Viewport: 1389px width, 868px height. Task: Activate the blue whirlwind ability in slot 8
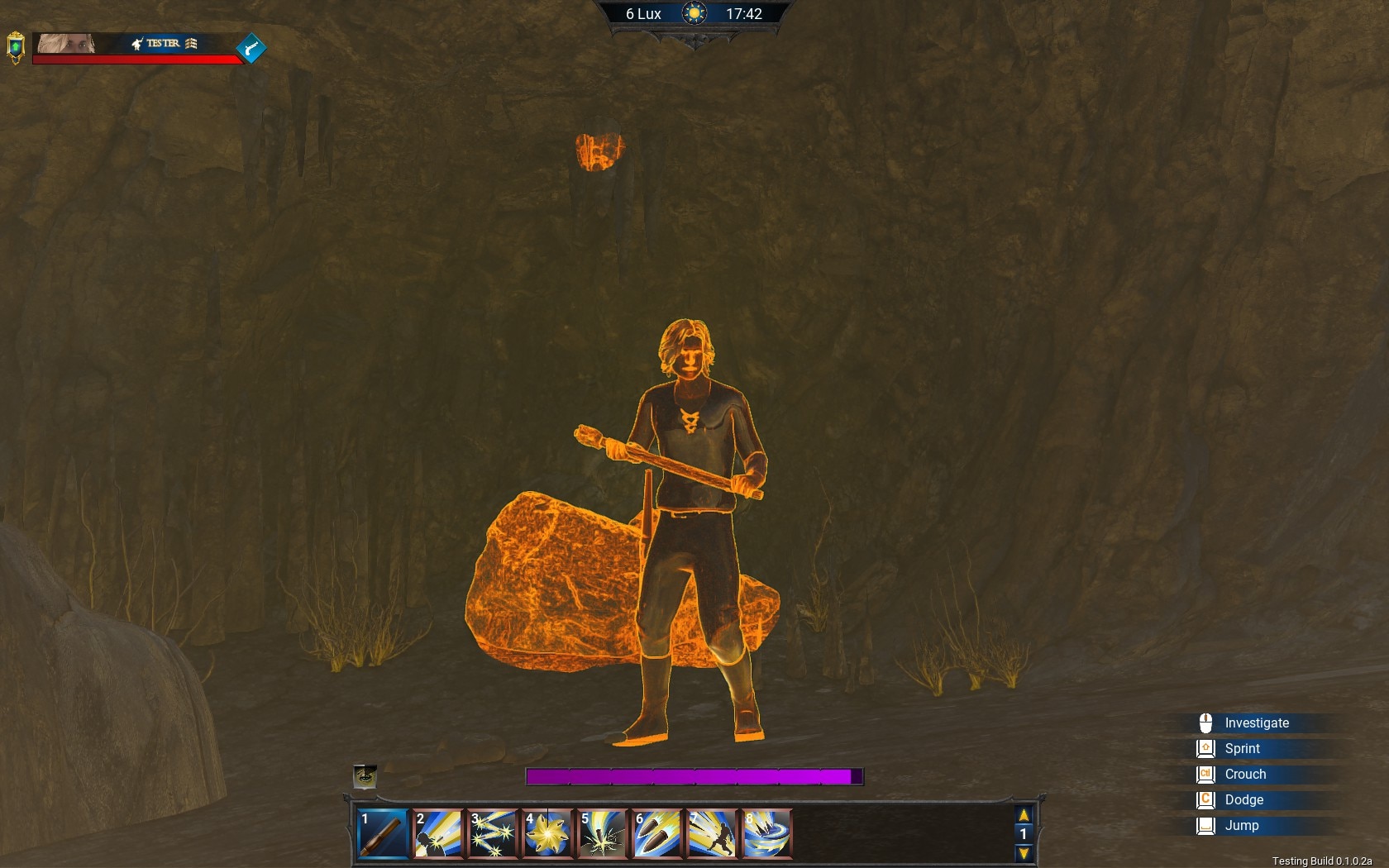click(766, 833)
